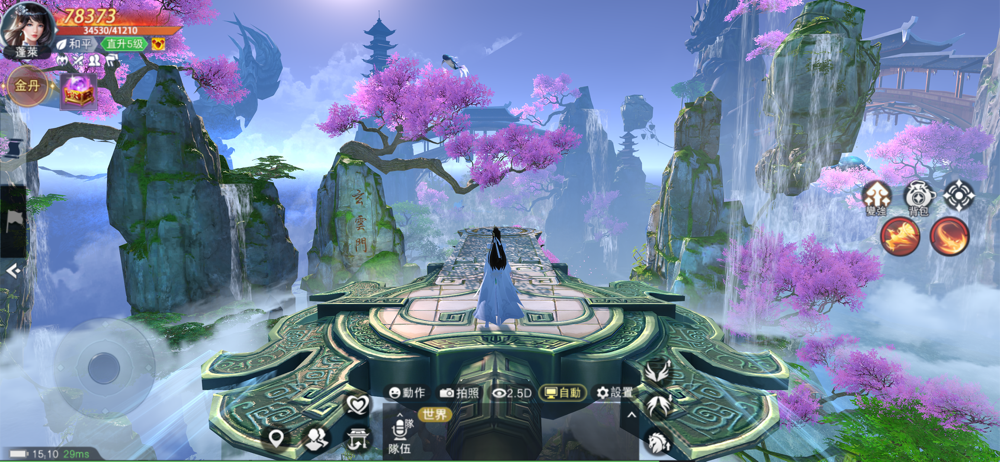Toggle the 和平 peace mode button

(75, 44)
